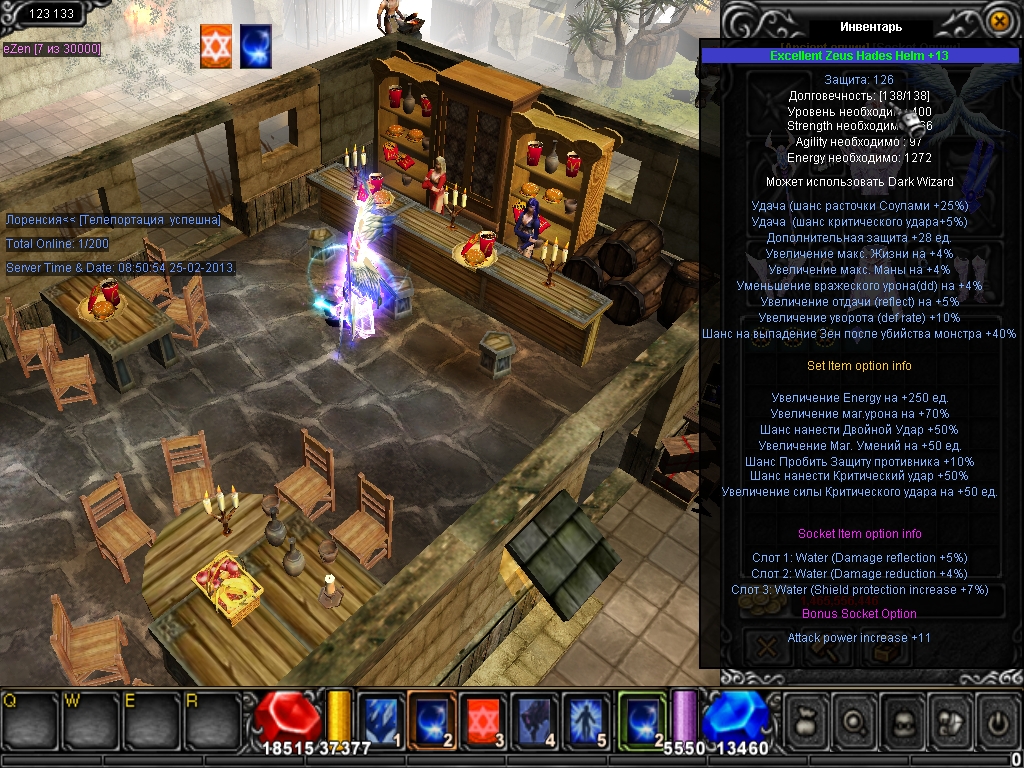
Task: Open the skull icon menu button
Action: click(905, 718)
